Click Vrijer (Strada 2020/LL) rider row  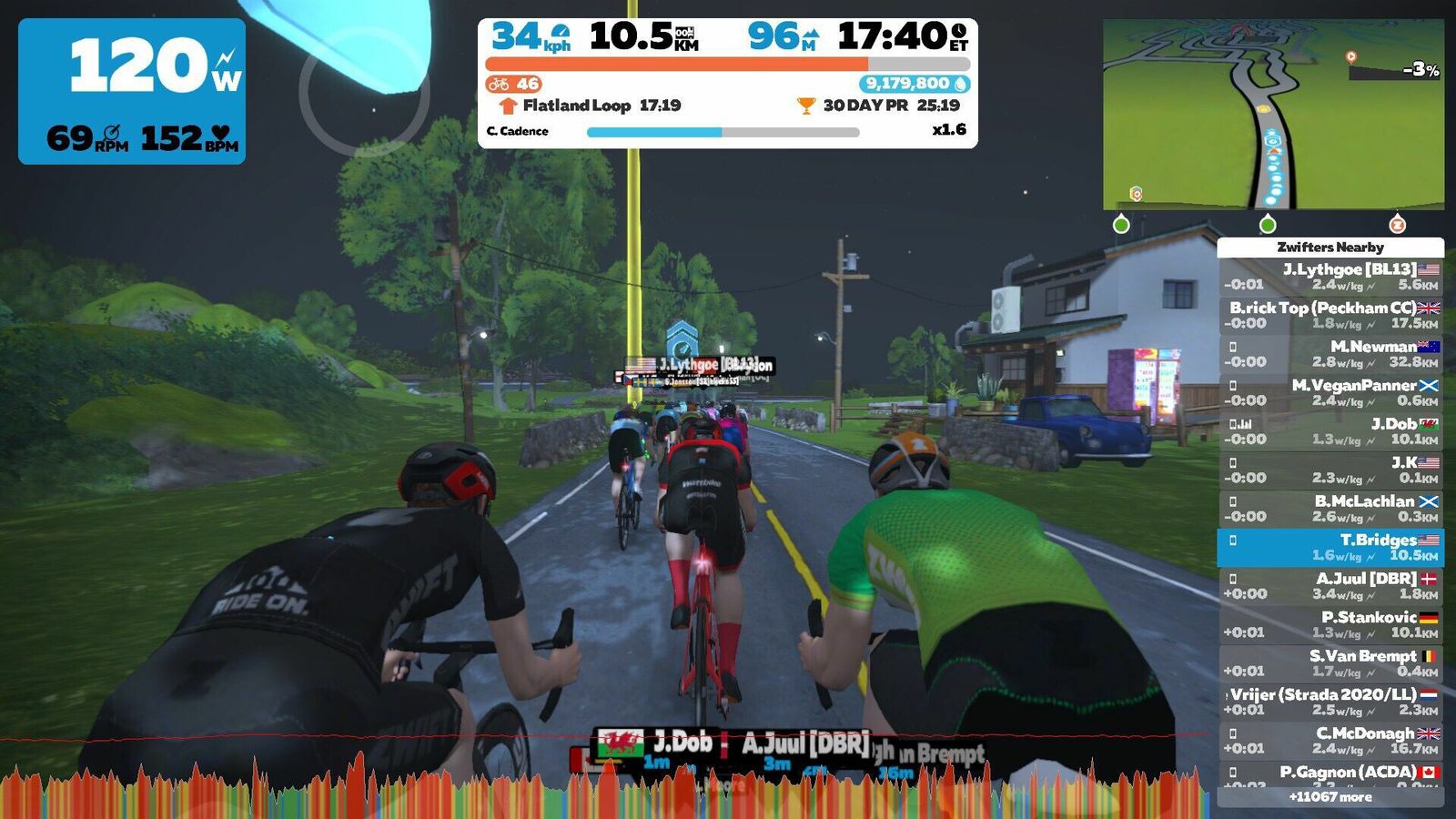coord(1330,702)
